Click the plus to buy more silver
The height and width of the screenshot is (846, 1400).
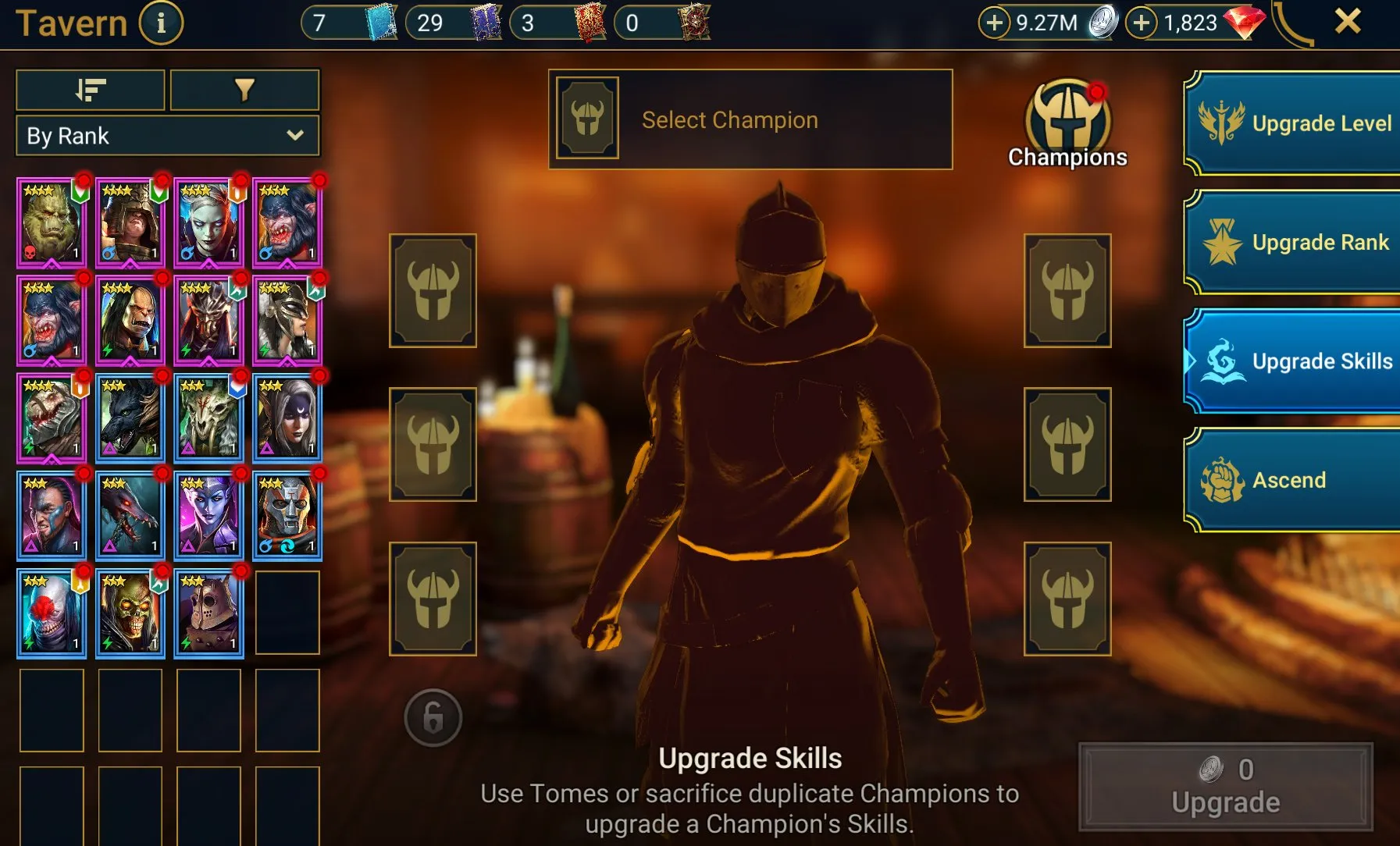click(995, 23)
